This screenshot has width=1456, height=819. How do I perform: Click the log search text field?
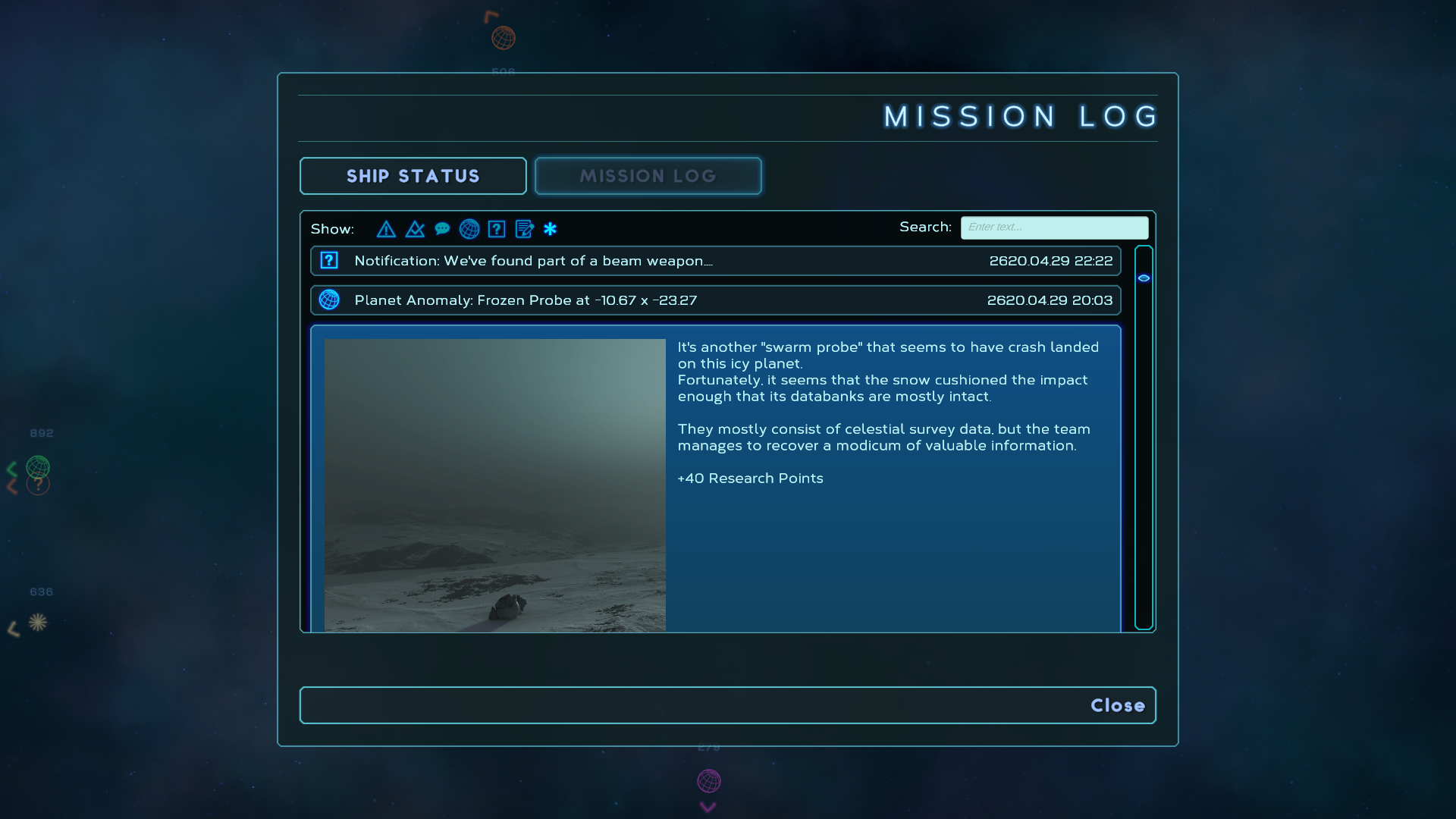point(1054,227)
